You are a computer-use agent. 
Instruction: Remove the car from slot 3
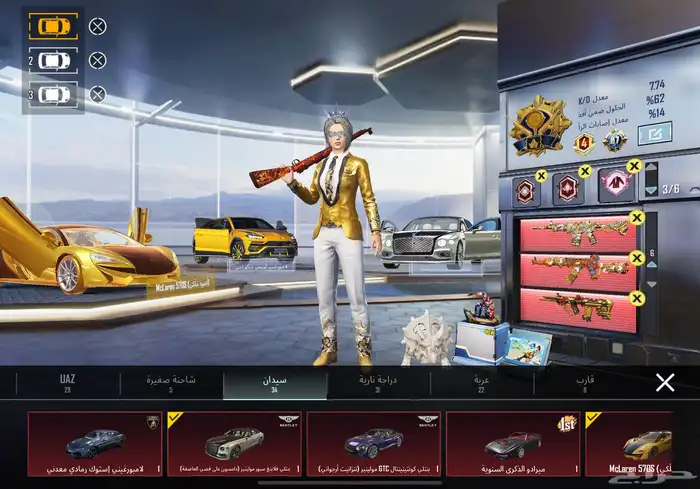click(x=97, y=95)
